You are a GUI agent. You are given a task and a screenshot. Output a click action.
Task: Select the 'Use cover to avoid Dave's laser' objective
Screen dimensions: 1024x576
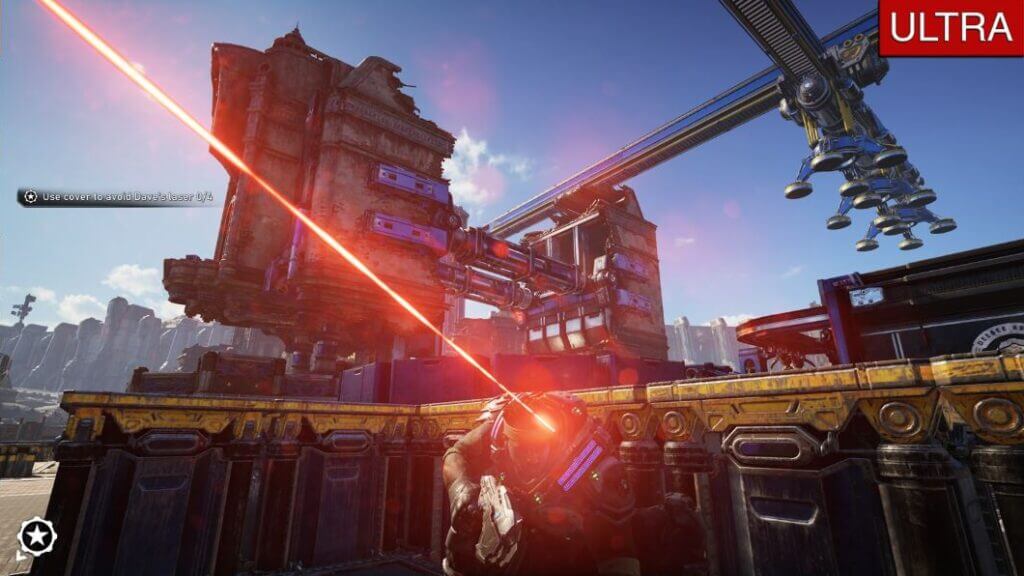tap(118, 197)
